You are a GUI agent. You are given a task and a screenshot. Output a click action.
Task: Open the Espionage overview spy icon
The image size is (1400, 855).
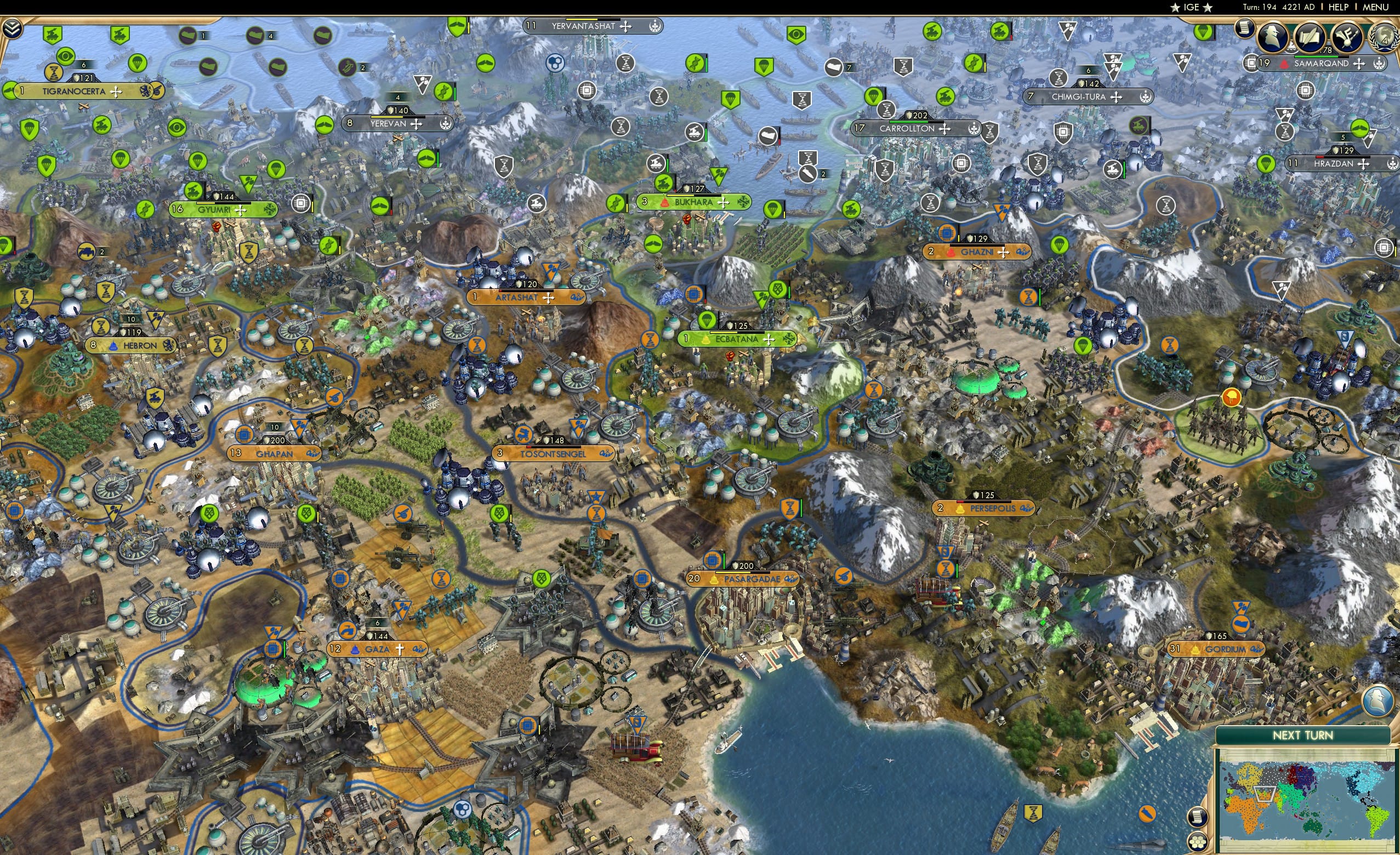pyautogui.click(x=1272, y=36)
